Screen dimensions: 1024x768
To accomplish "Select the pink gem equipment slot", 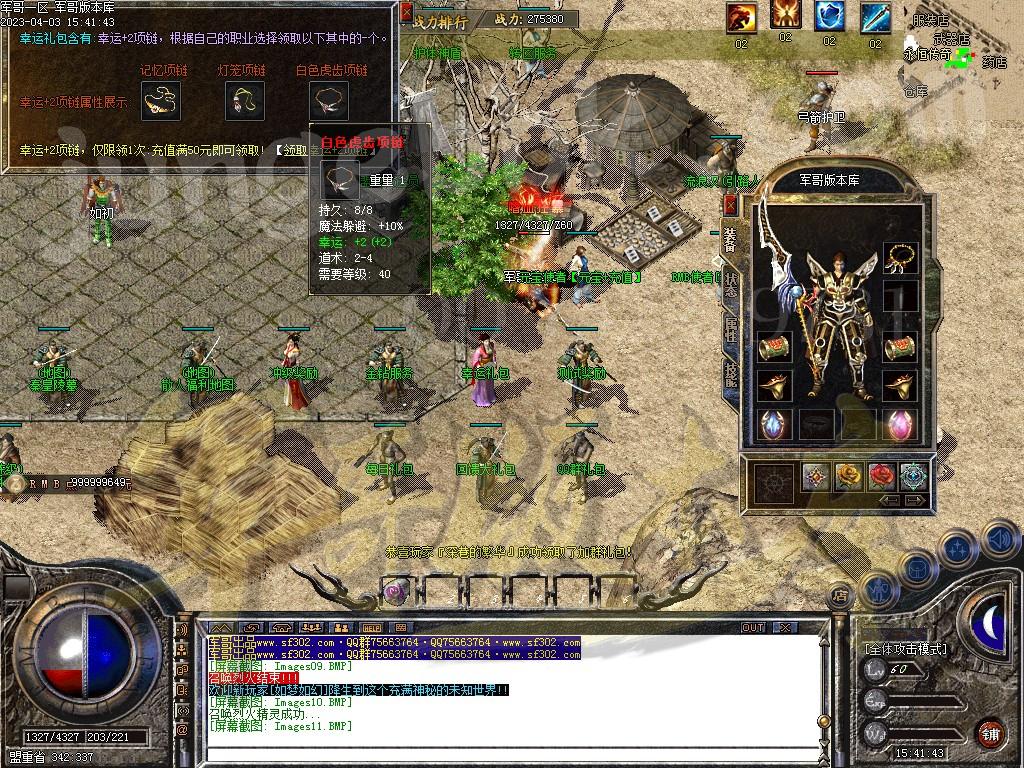I will [900, 423].
